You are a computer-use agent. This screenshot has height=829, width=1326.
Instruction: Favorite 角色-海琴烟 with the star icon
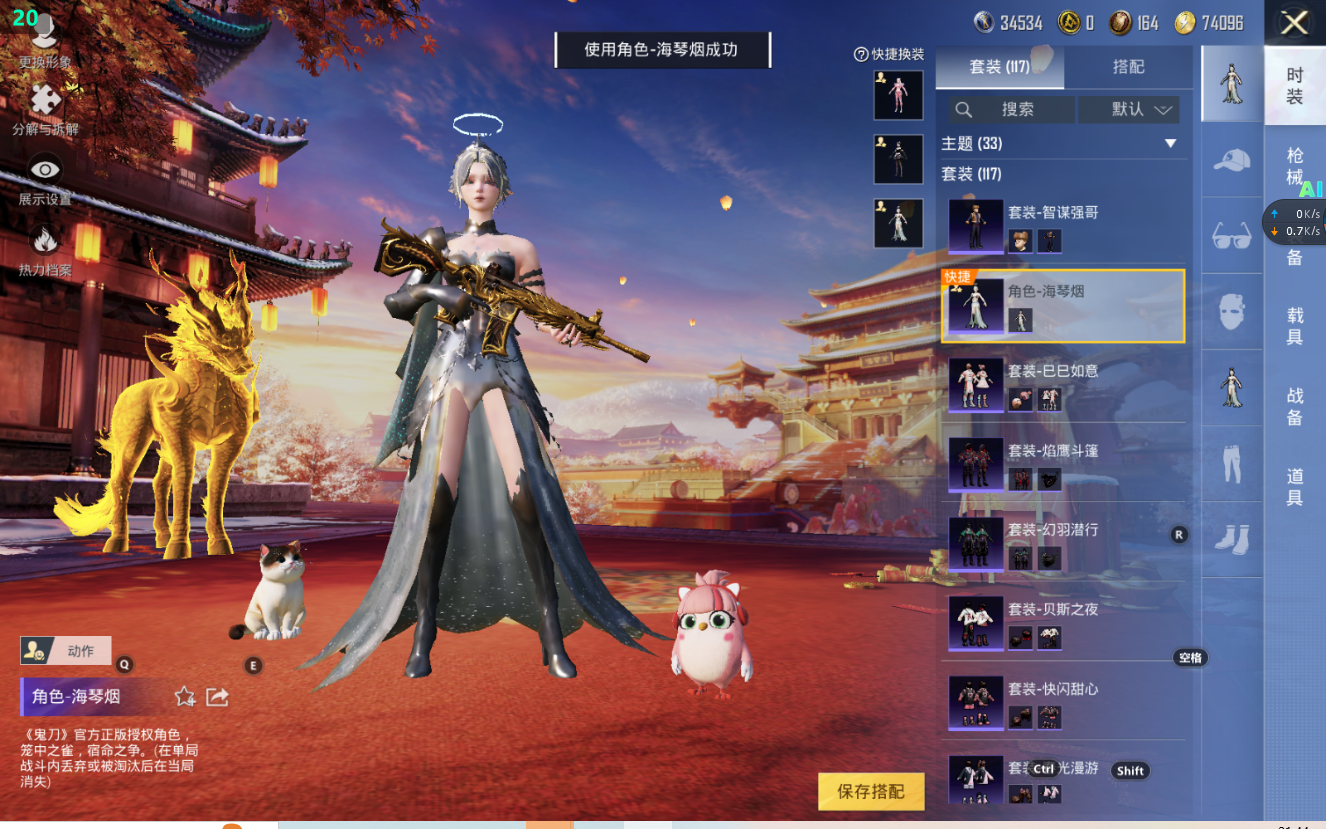185,697
